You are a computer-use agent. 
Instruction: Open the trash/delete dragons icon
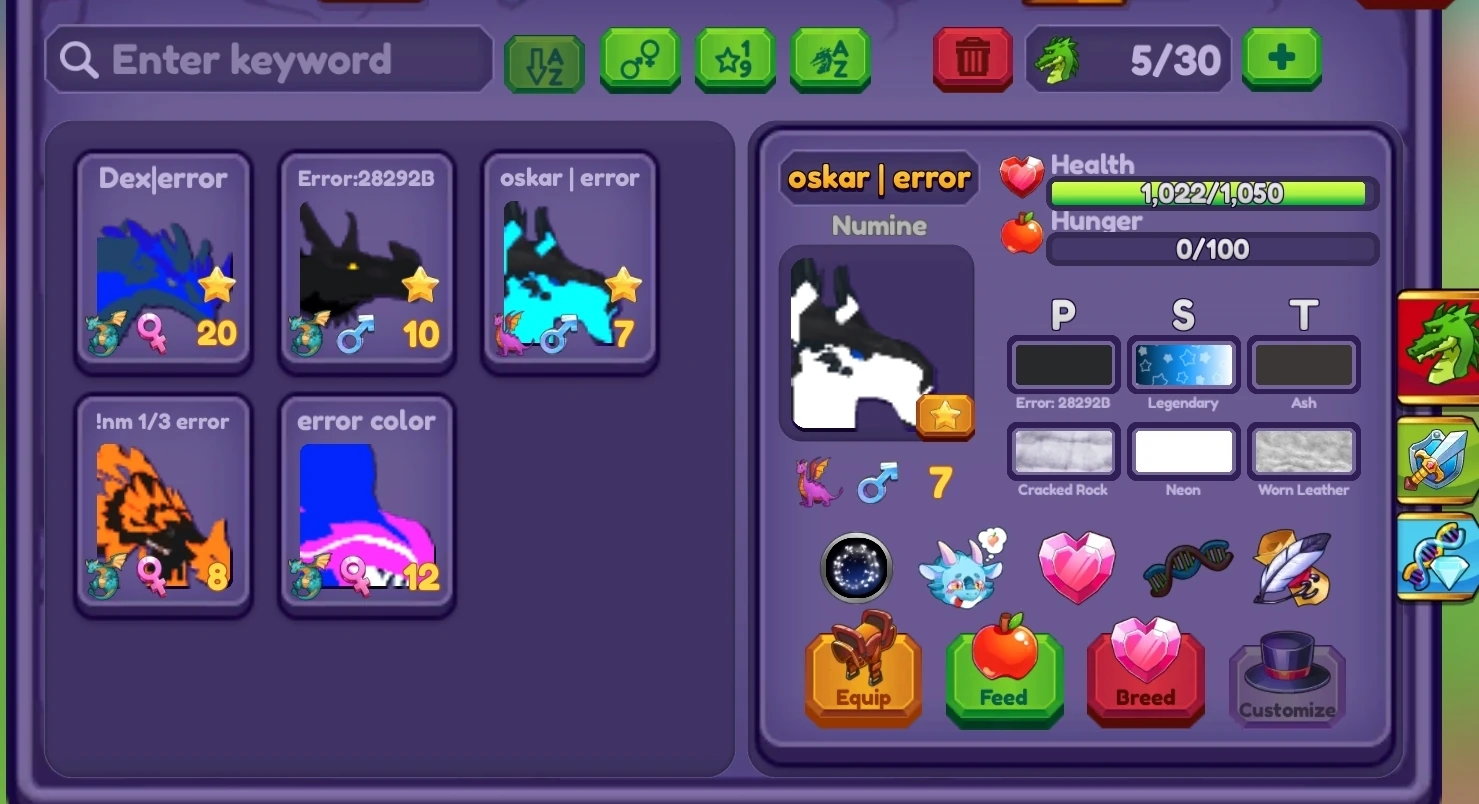click(971, 59)
